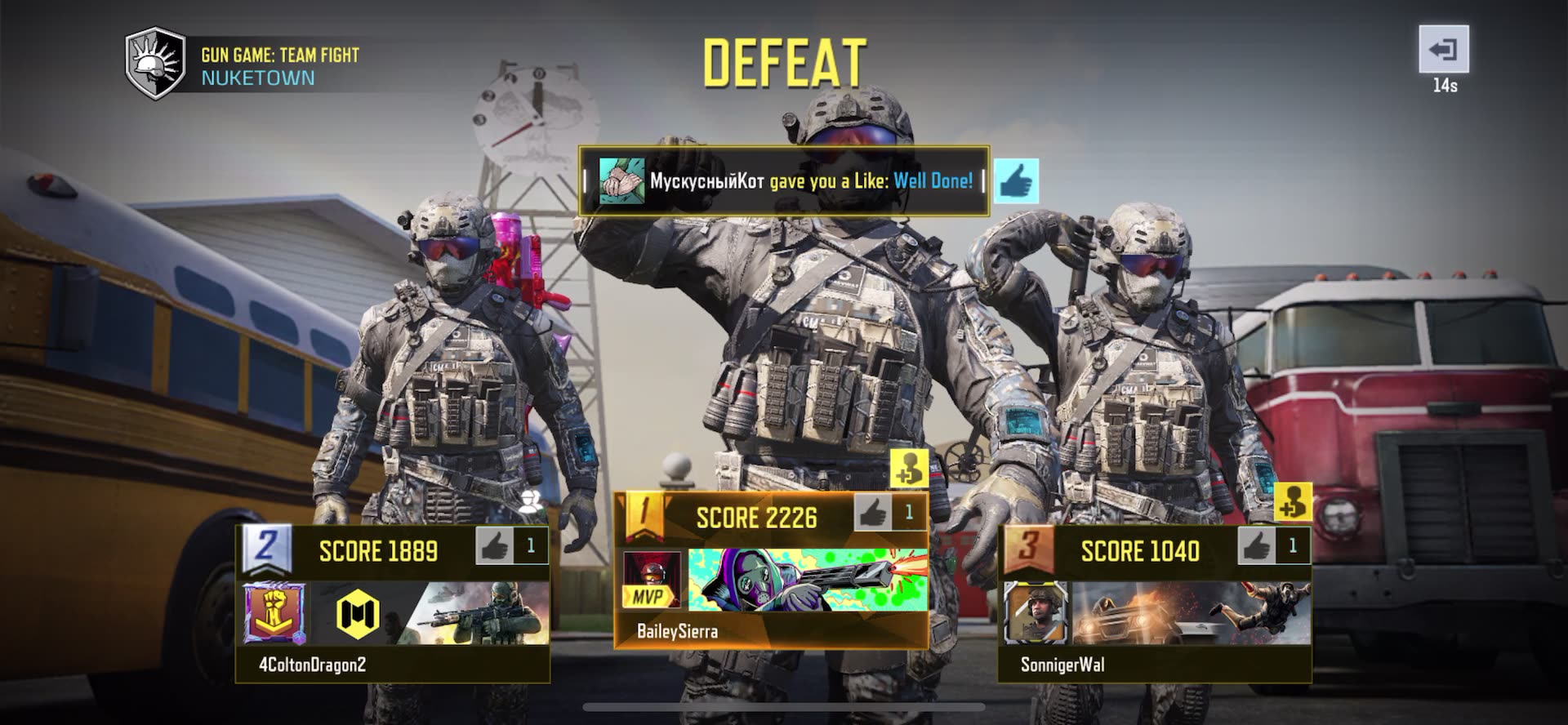Send a friend request to SonnigerWal

point(1293,501)
